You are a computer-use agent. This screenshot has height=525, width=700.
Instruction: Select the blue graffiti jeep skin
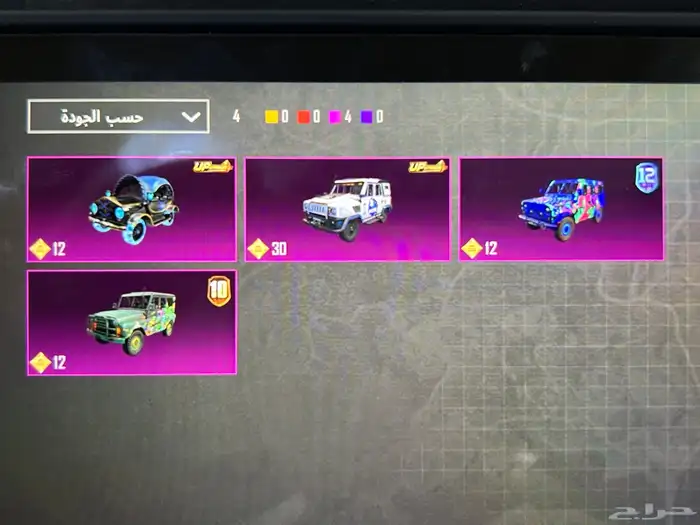point(561,208)
